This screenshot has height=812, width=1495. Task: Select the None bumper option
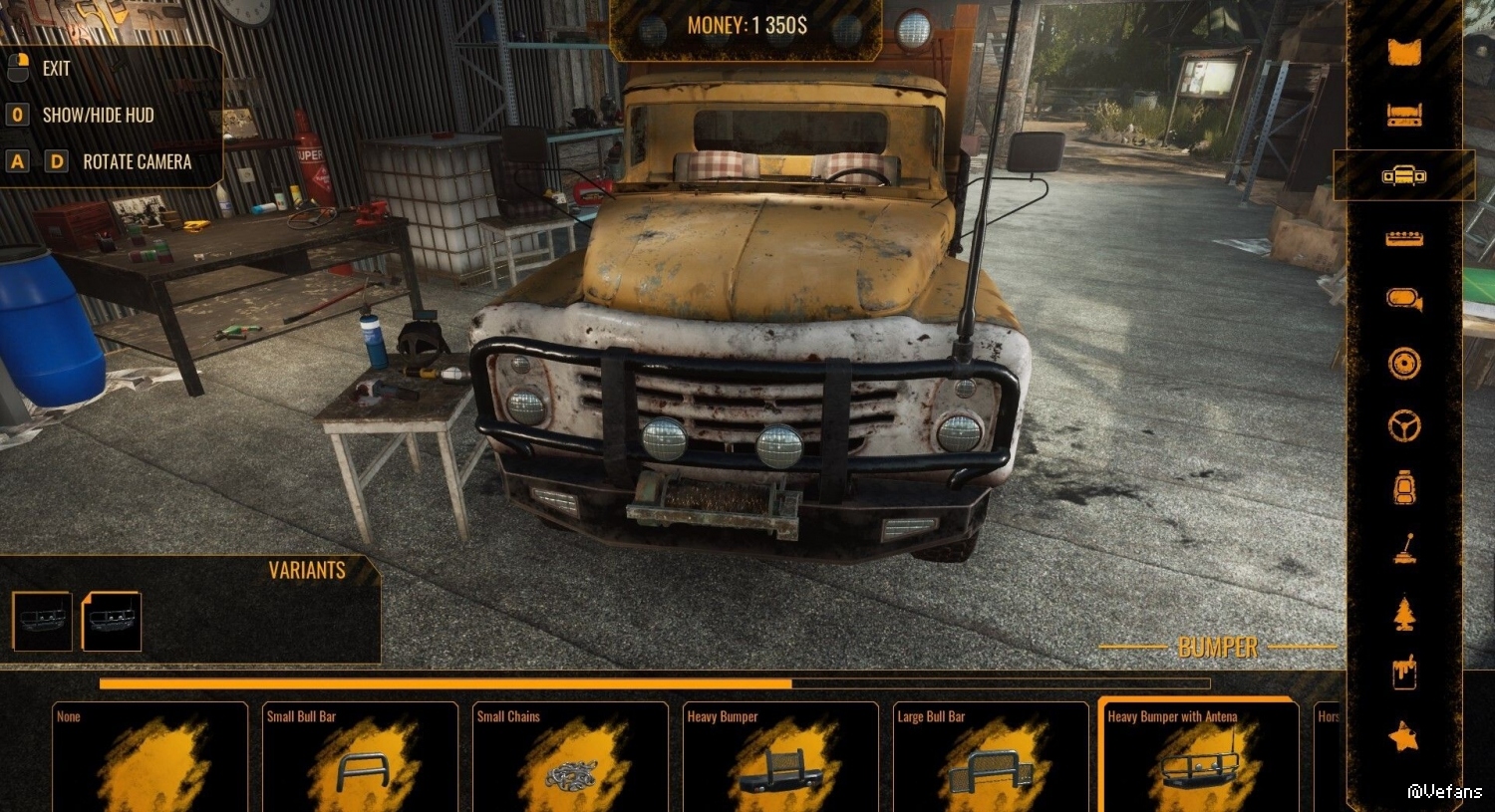149,757
